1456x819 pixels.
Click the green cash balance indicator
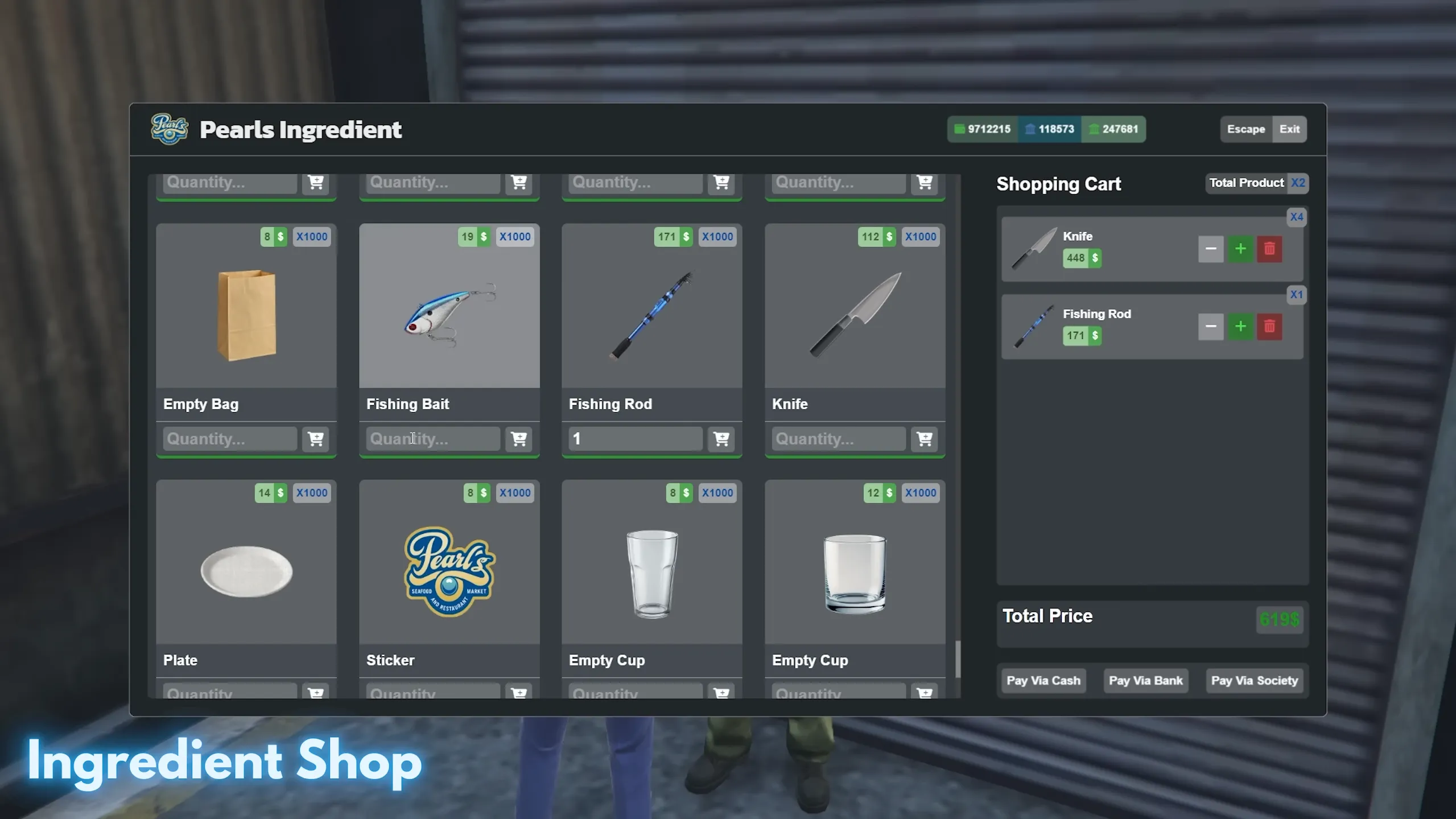pyautogui.click(x=982, y=129)
